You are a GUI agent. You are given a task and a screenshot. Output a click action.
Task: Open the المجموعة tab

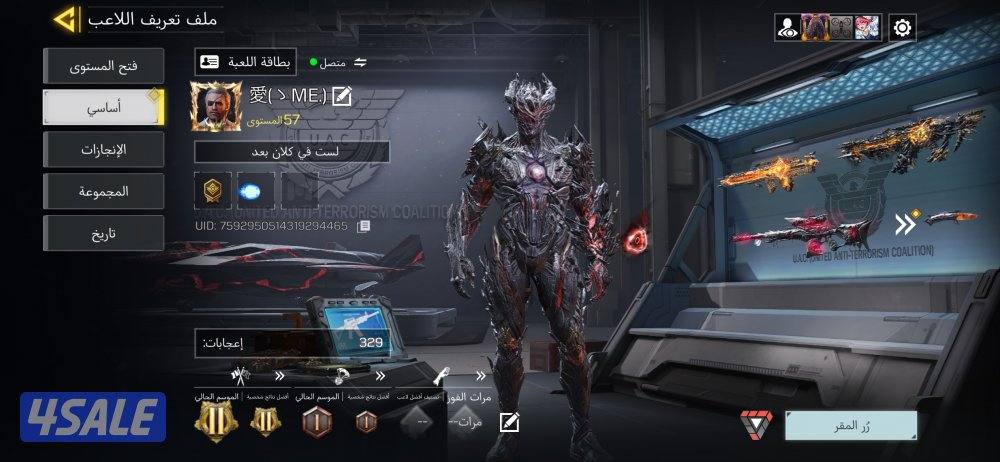[103, 191]
